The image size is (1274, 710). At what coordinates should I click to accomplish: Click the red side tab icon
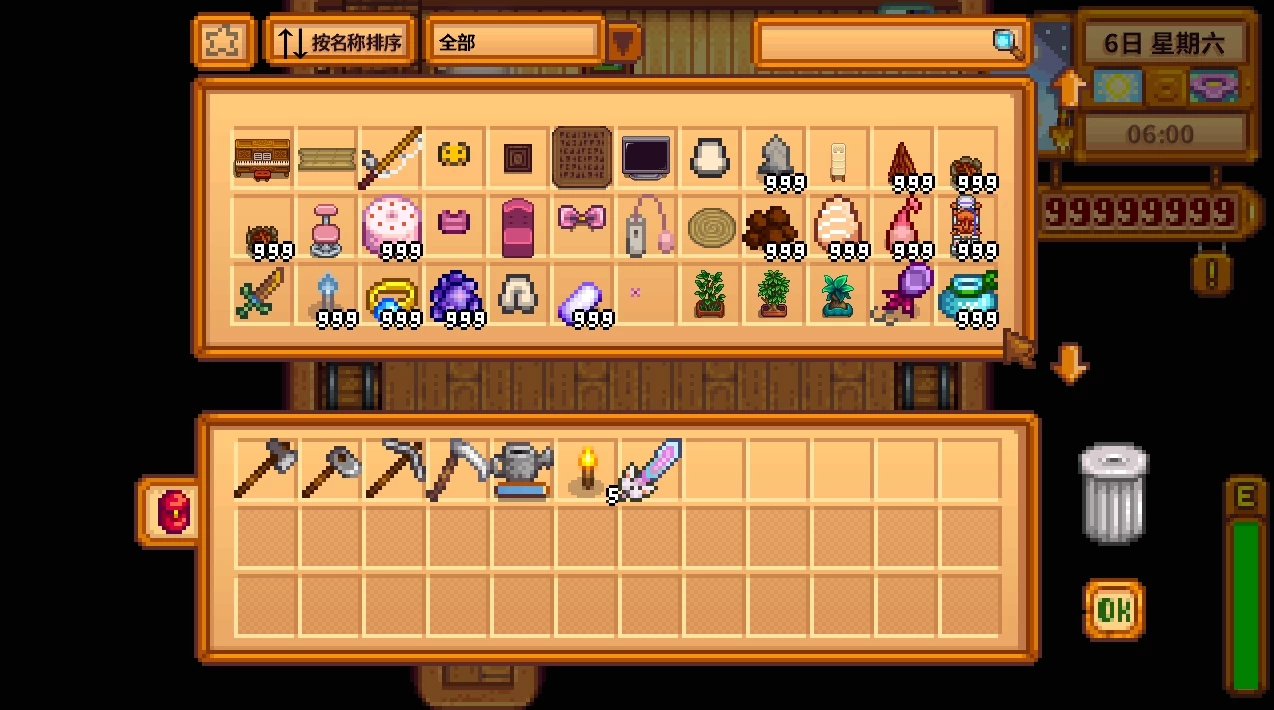[x=172, y=512]
